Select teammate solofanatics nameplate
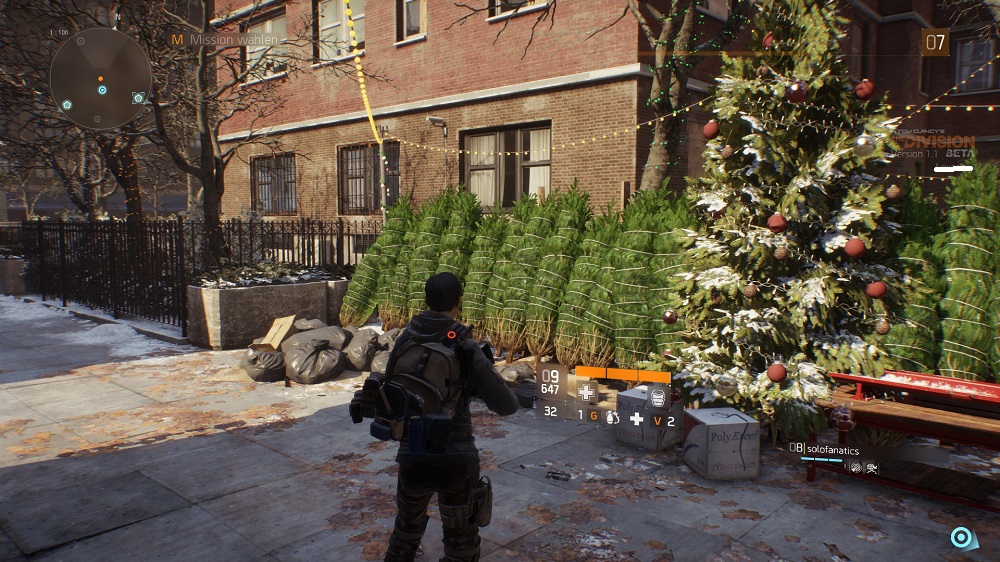The image size is (1000, 562). pyautogui.click(x=833, y=448)
